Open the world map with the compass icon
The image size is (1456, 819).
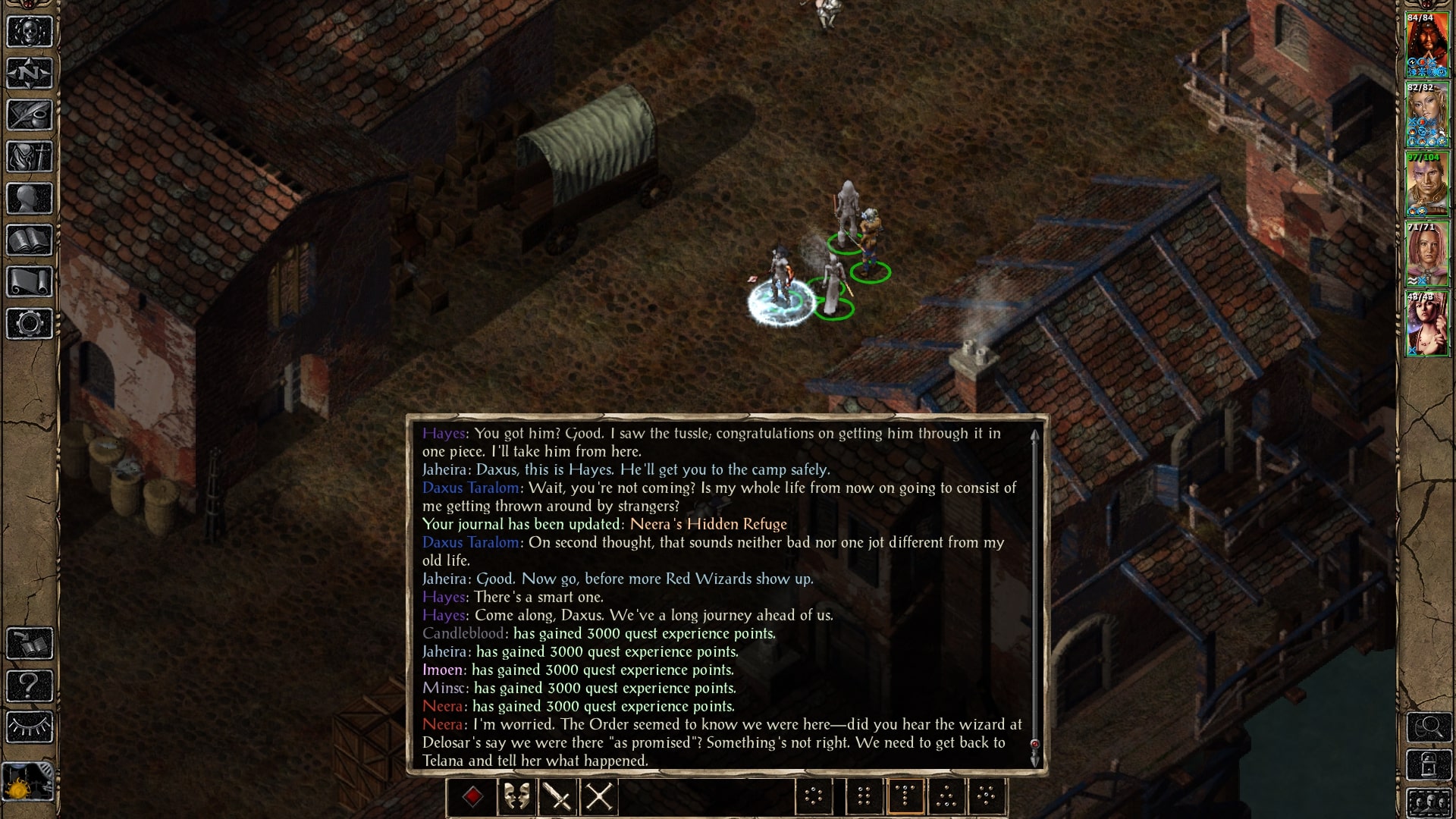point(28,74)
